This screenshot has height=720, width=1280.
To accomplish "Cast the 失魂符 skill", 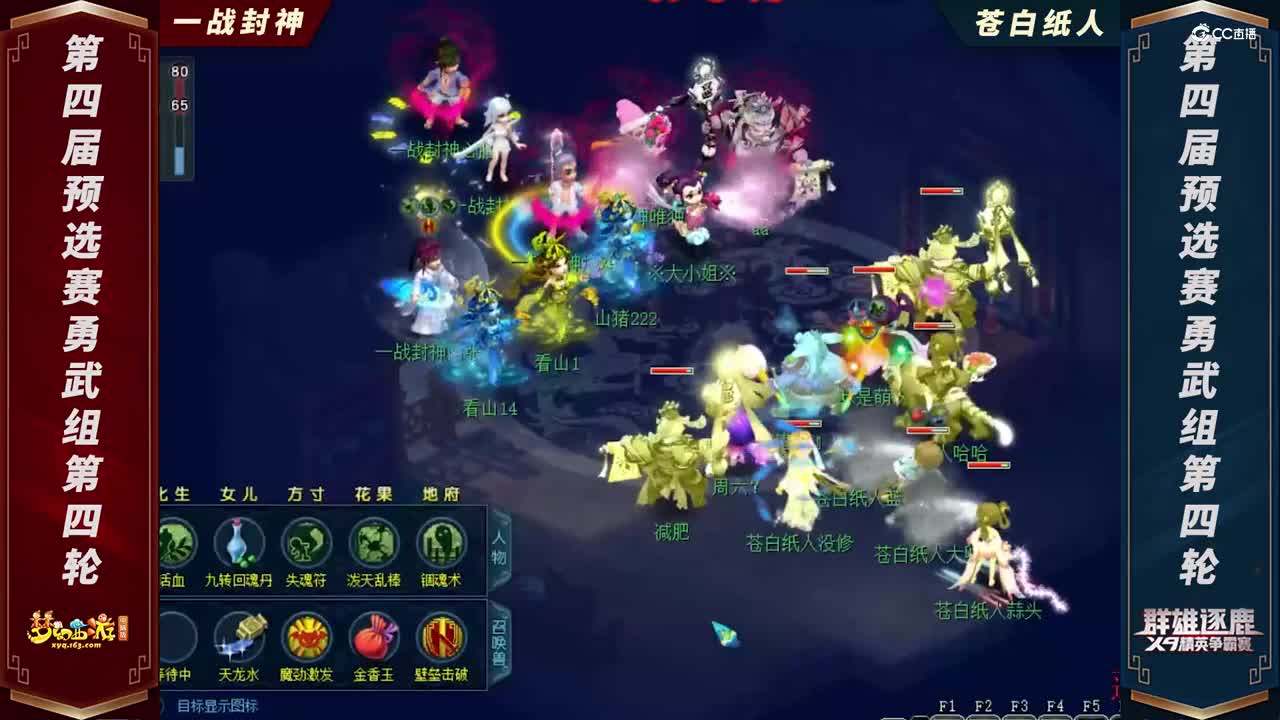I will [307, 545].
